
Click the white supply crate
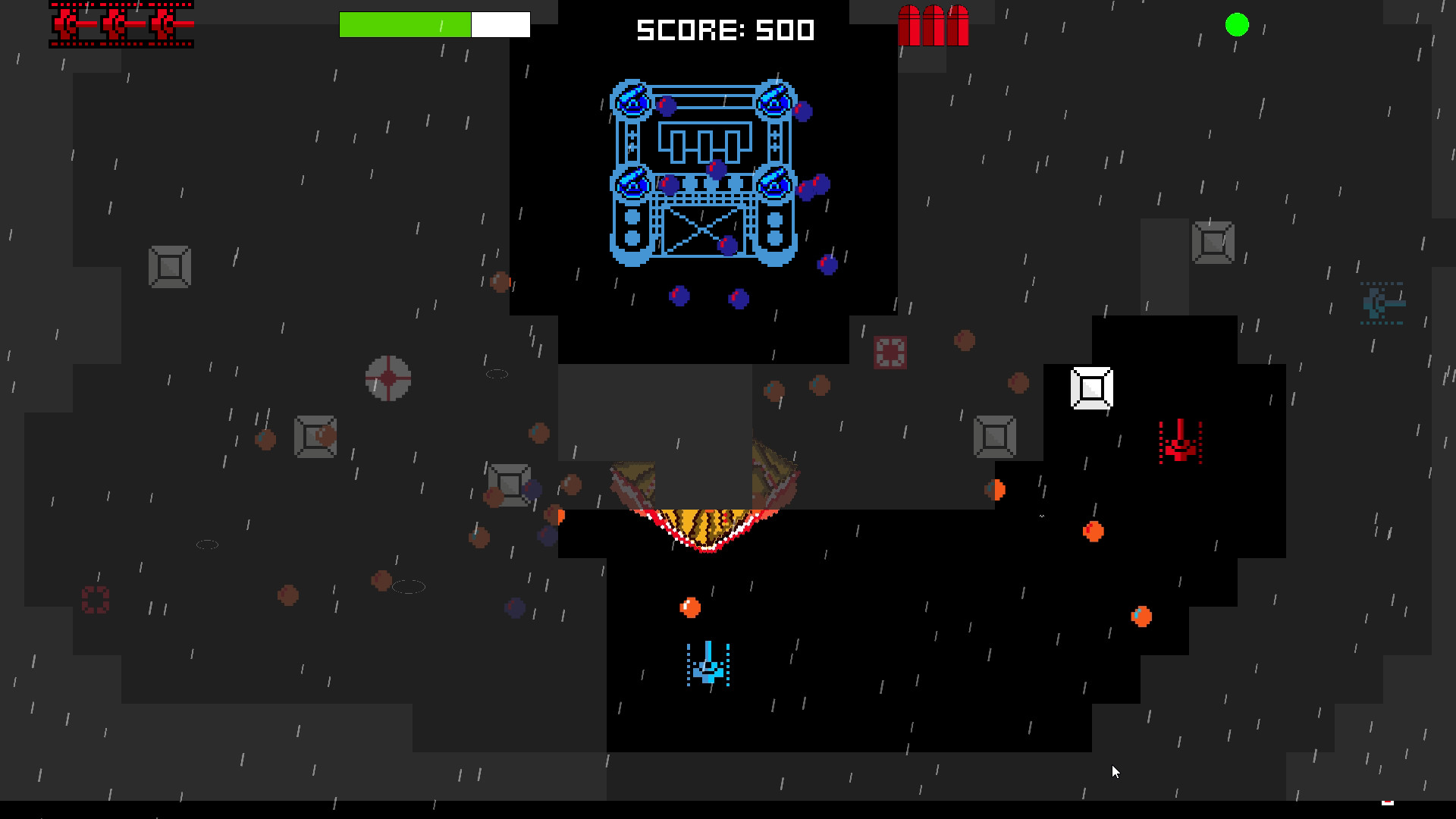(x=1090, y=388)
